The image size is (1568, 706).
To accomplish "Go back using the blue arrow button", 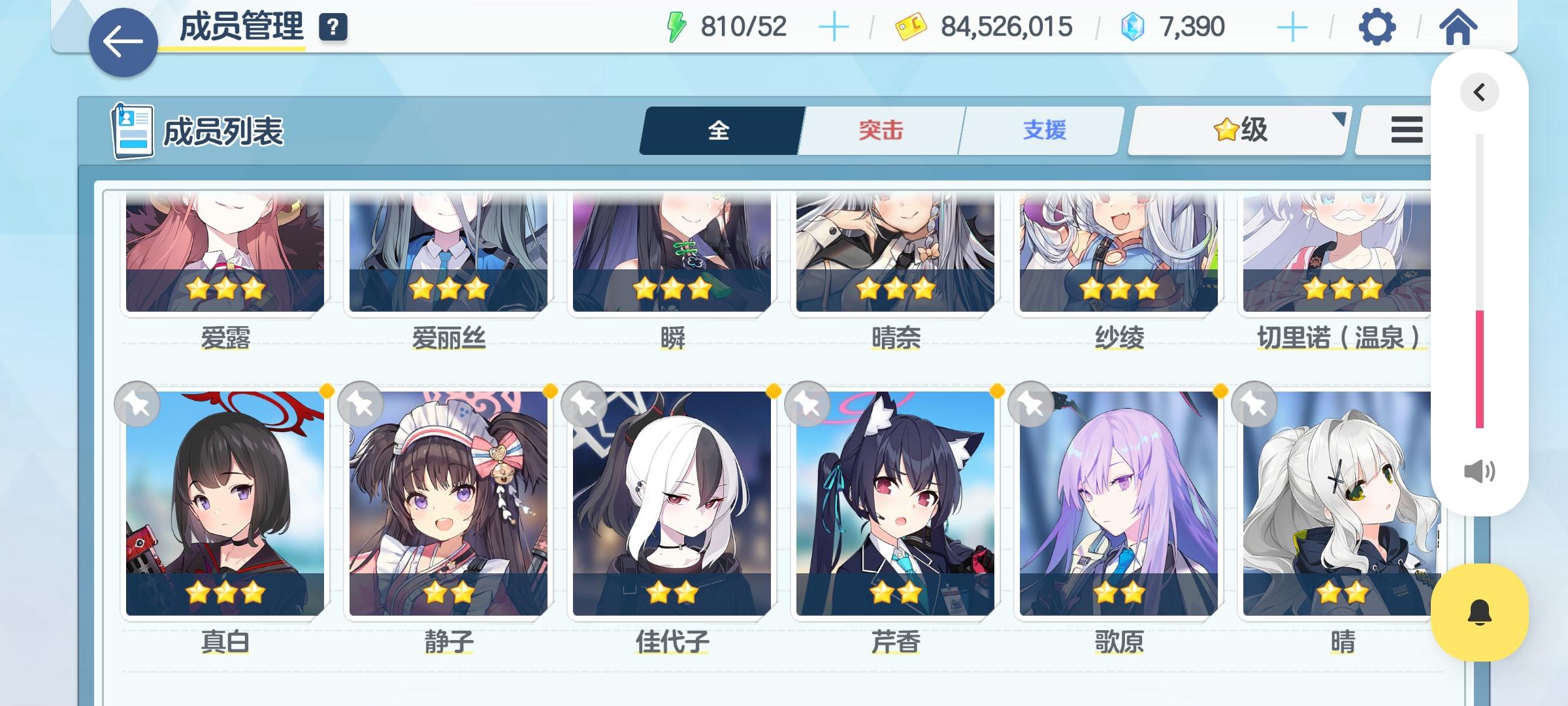I will tap(122, 41).
